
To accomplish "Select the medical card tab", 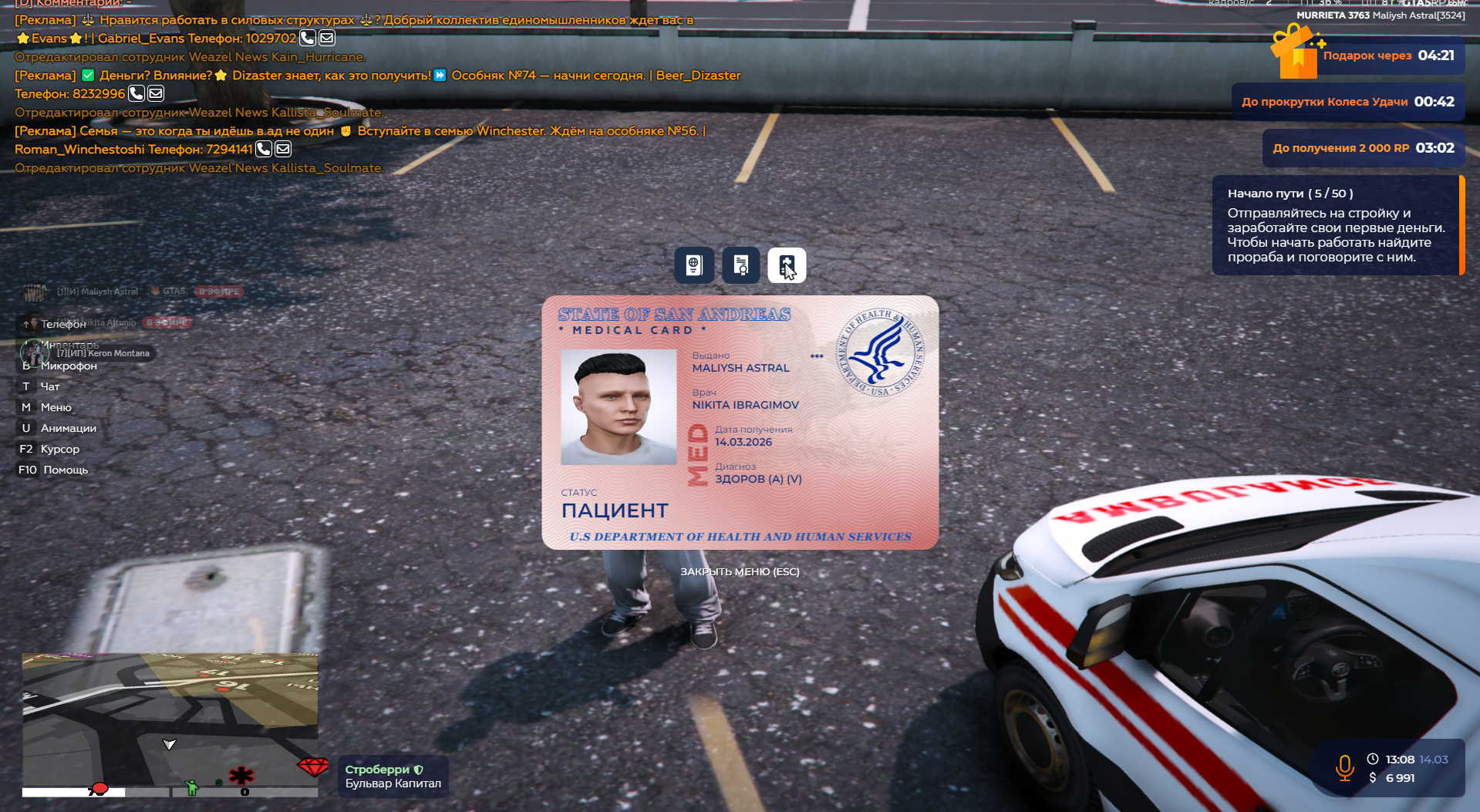I will pyautogui.click(x=787, y=265).
